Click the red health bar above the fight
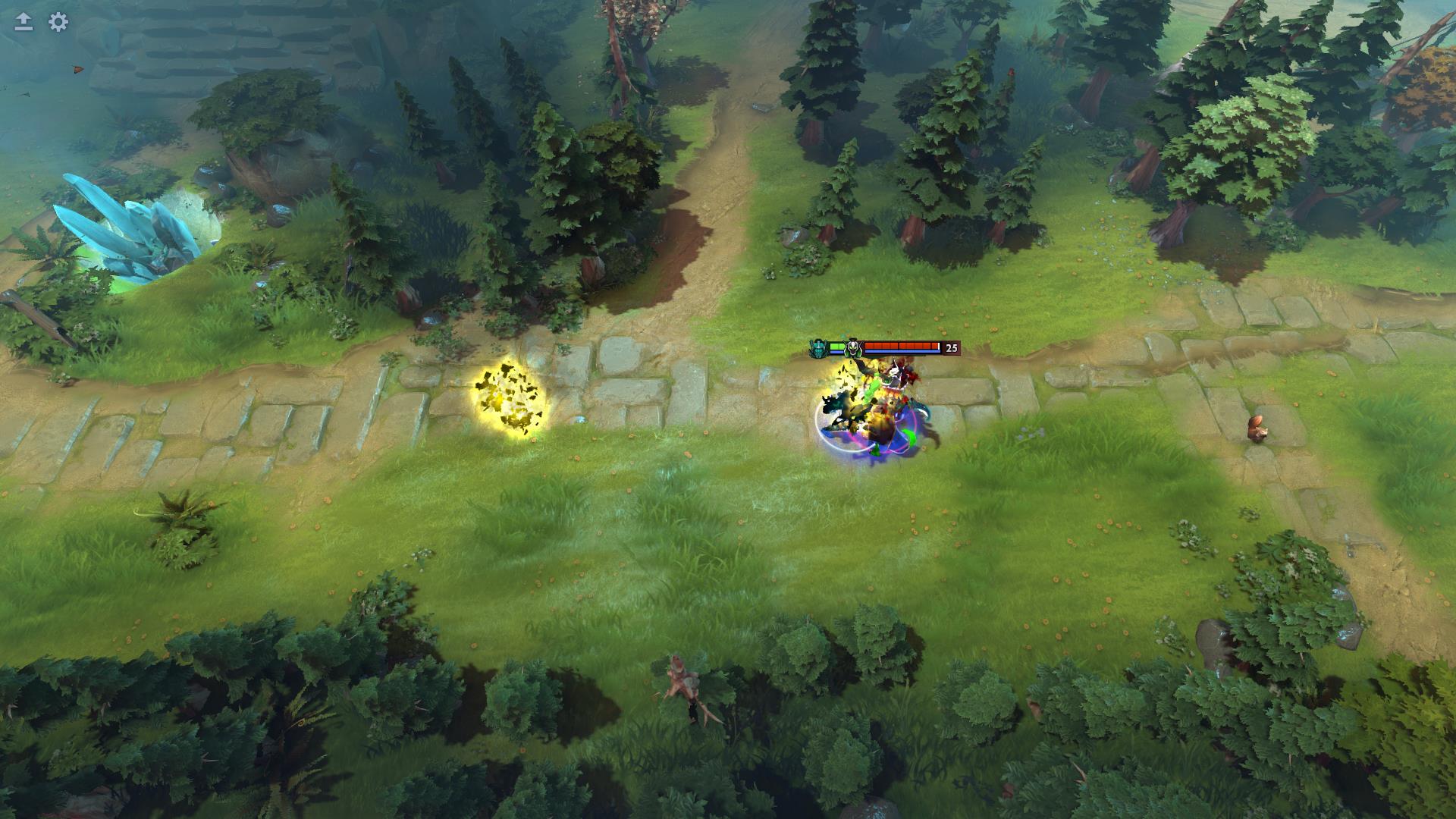The height and width of the screenshot is (819, 1456). tap(902, 345)
